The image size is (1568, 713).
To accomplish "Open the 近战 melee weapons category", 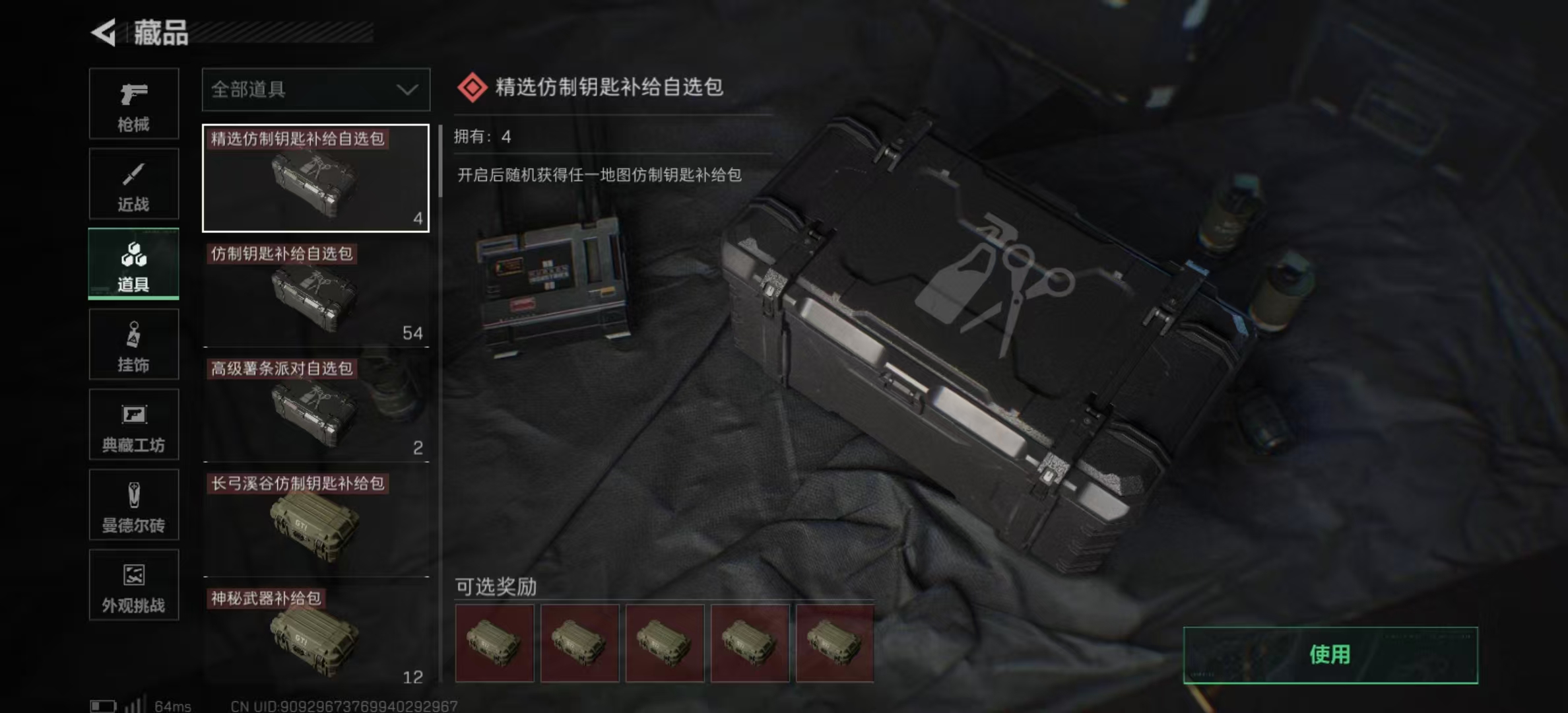I will [133, 184].
